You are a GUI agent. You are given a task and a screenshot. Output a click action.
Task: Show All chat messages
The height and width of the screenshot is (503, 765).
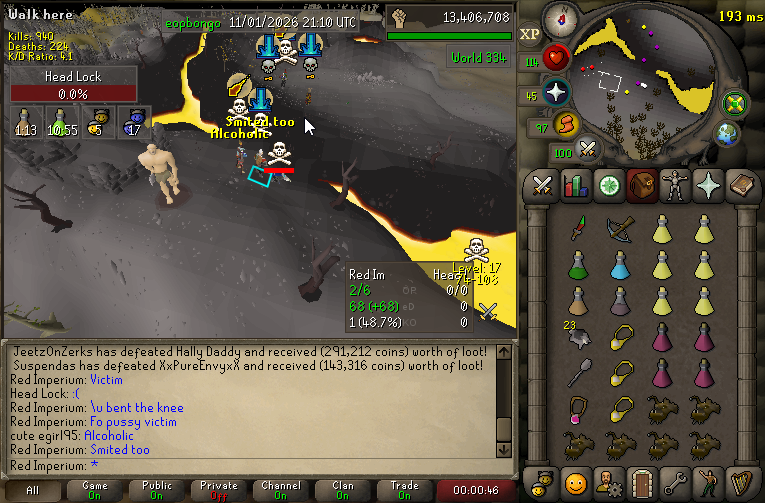[33, 490]
